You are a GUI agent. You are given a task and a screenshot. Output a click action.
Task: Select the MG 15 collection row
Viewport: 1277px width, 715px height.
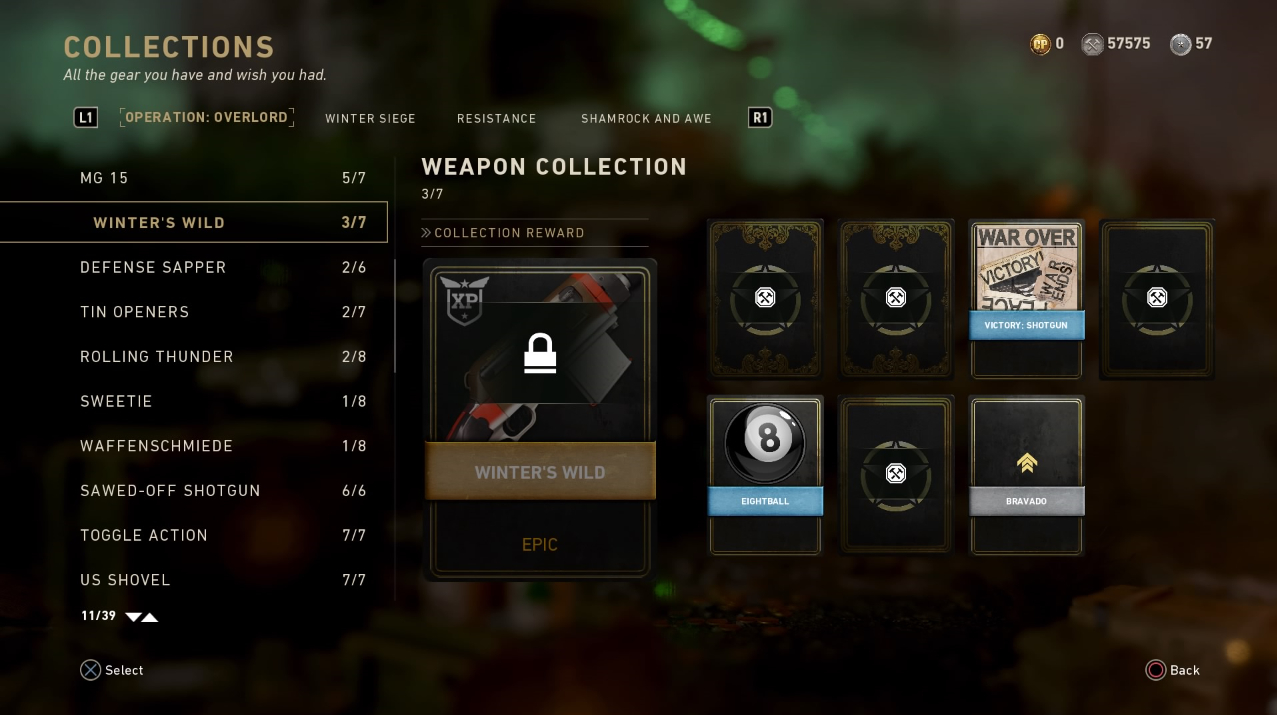click(193, 178)
